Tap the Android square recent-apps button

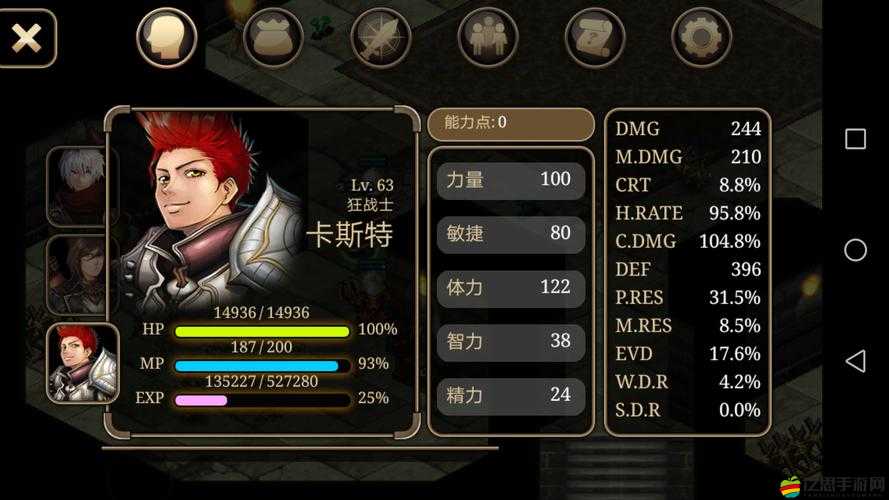coord(855,139)
